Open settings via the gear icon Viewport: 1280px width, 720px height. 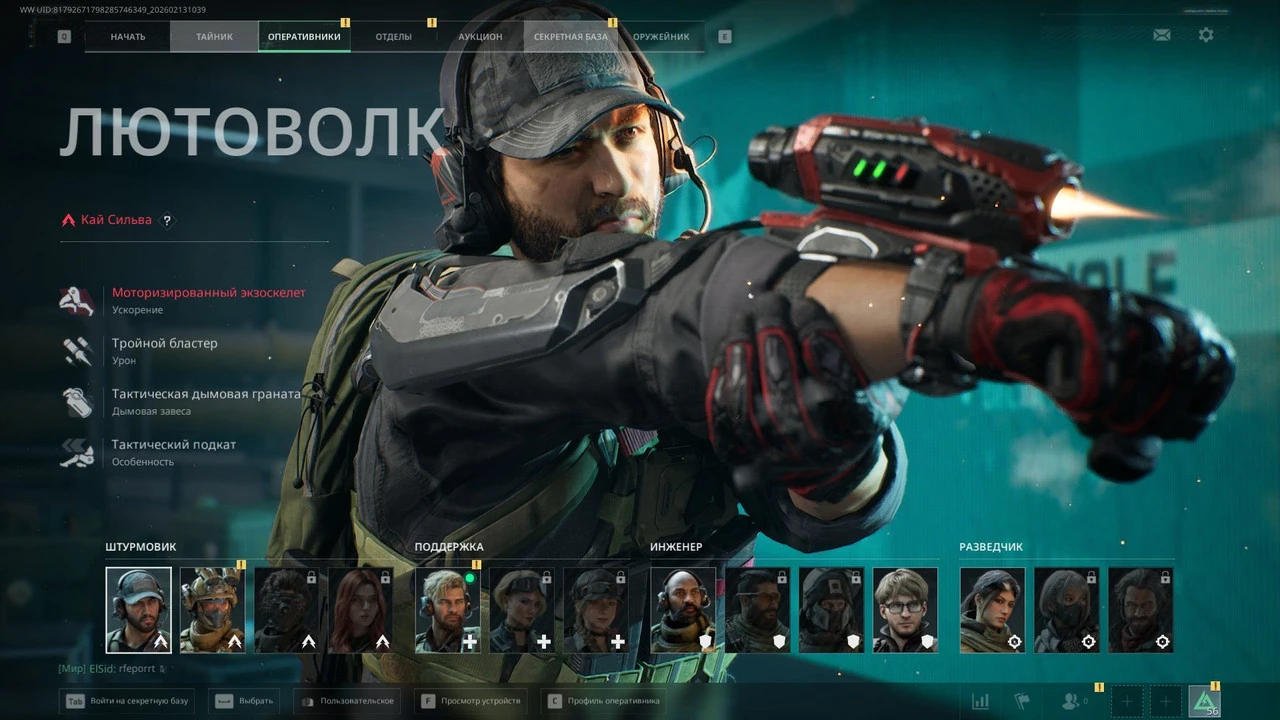coord(1206,35)
